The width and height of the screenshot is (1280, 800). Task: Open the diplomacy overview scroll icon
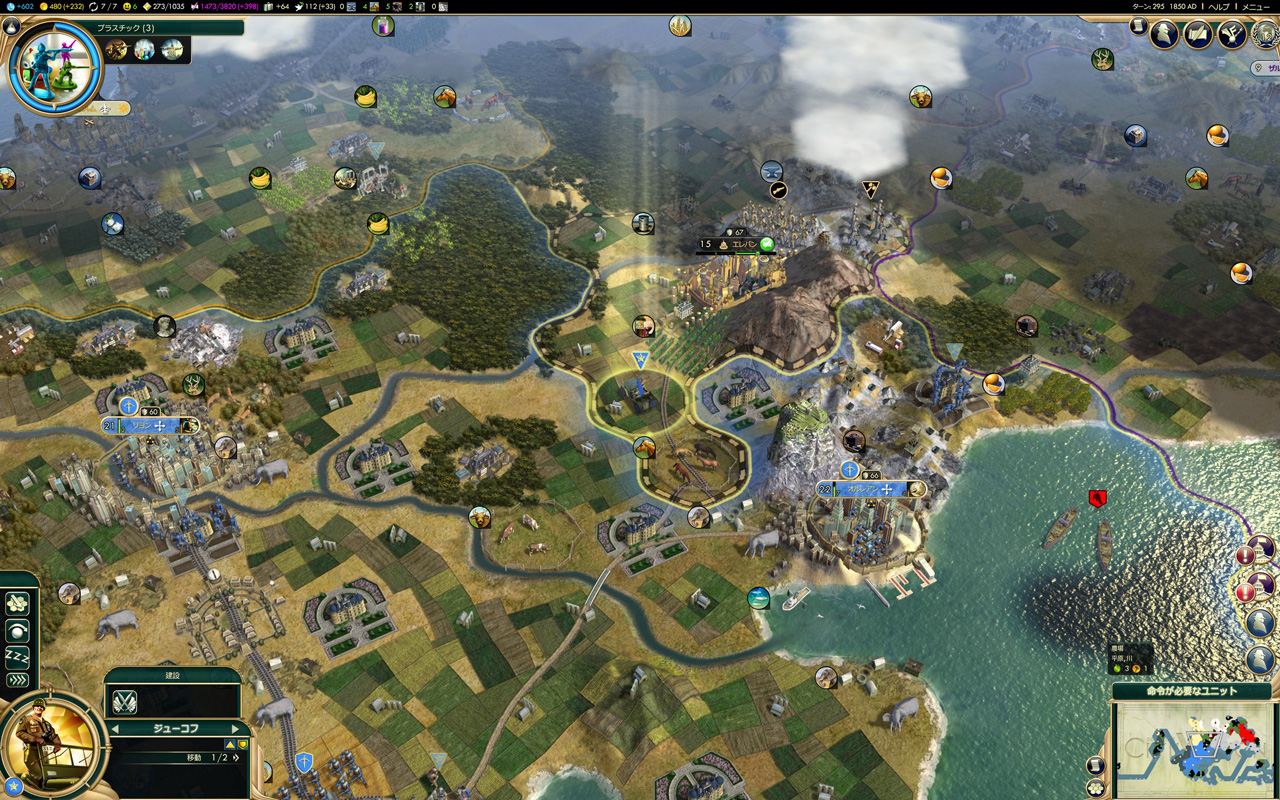click(x=1196, y=34)
